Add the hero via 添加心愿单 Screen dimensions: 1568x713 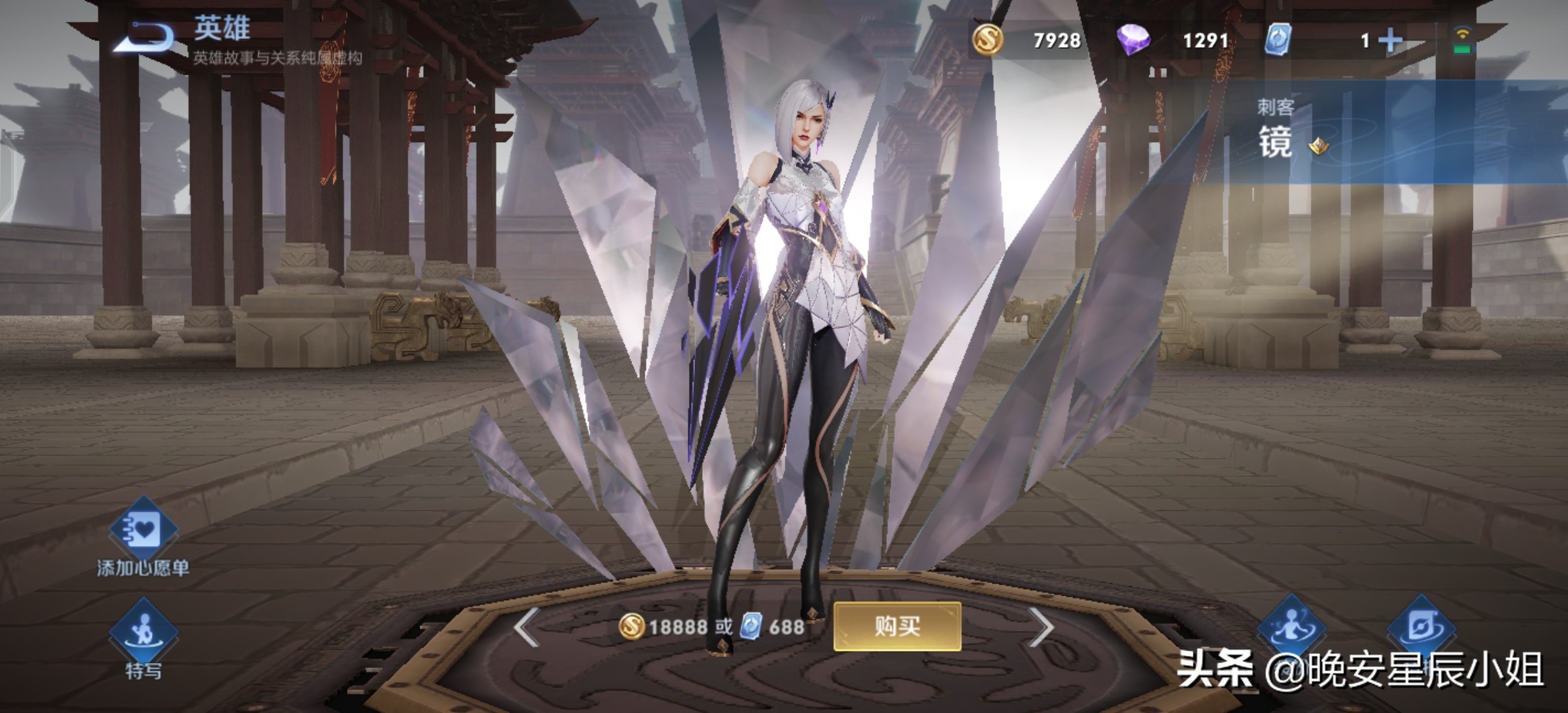(143, 530)
